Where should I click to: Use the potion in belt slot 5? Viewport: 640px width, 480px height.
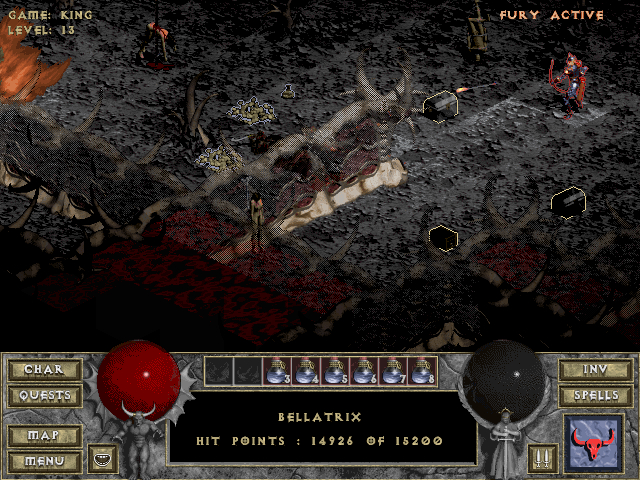tap(335, 371)
